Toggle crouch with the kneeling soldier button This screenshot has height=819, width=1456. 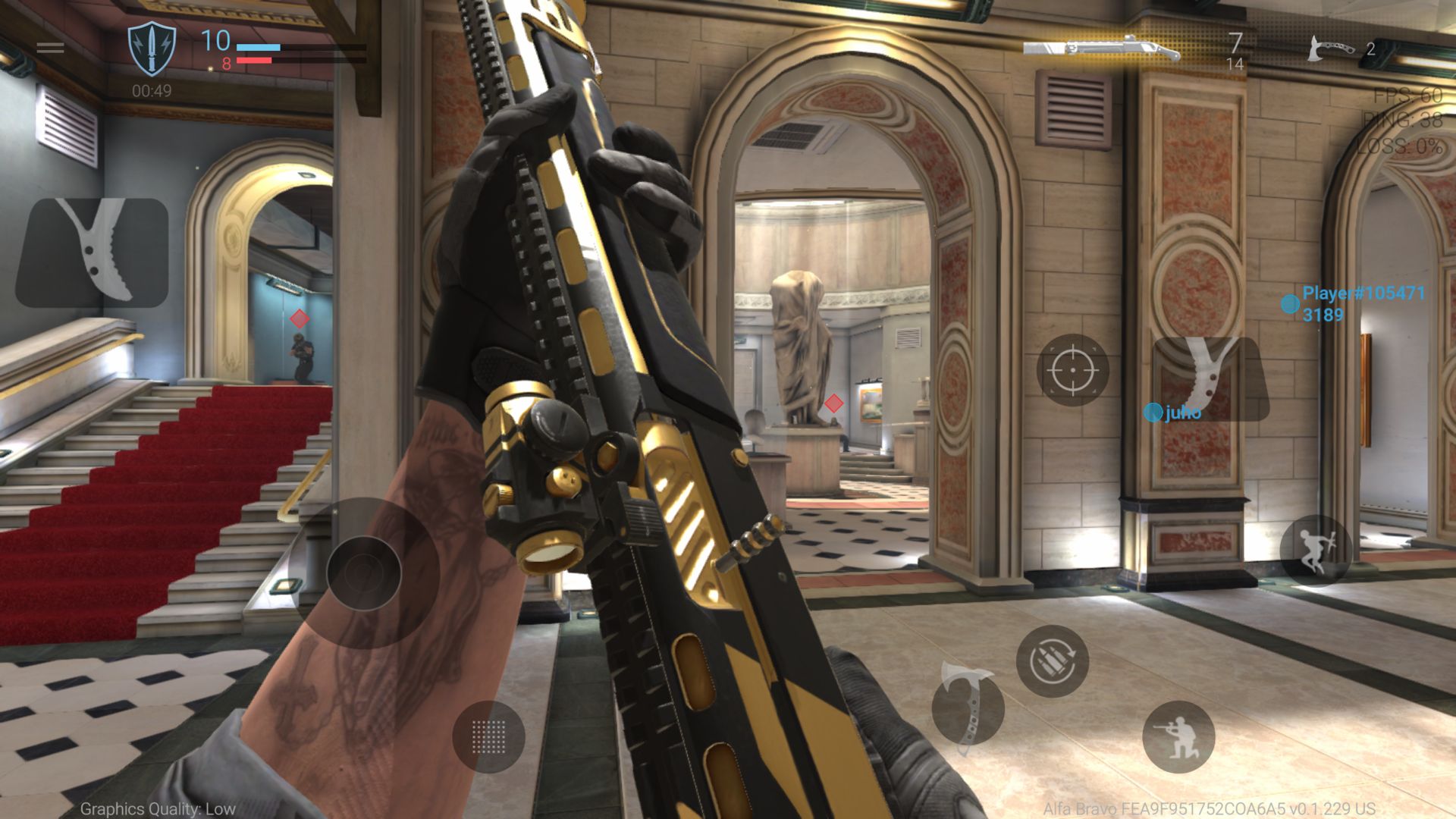coord(1178,737)
